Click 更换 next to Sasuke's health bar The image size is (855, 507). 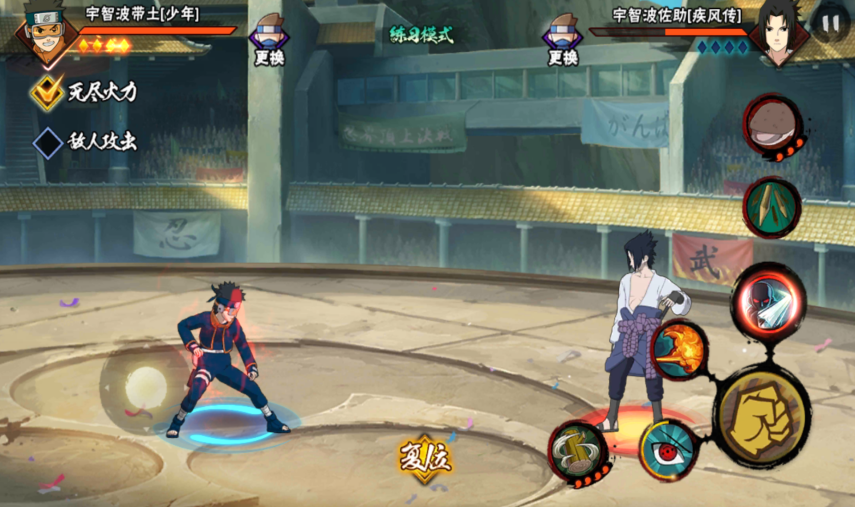[x=563, y=38]
